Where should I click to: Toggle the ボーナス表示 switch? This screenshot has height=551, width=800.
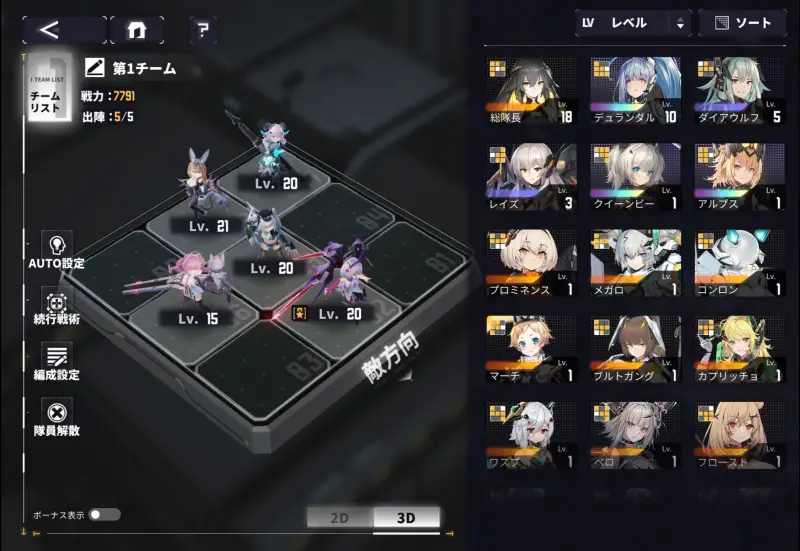(x=103, y=514)
